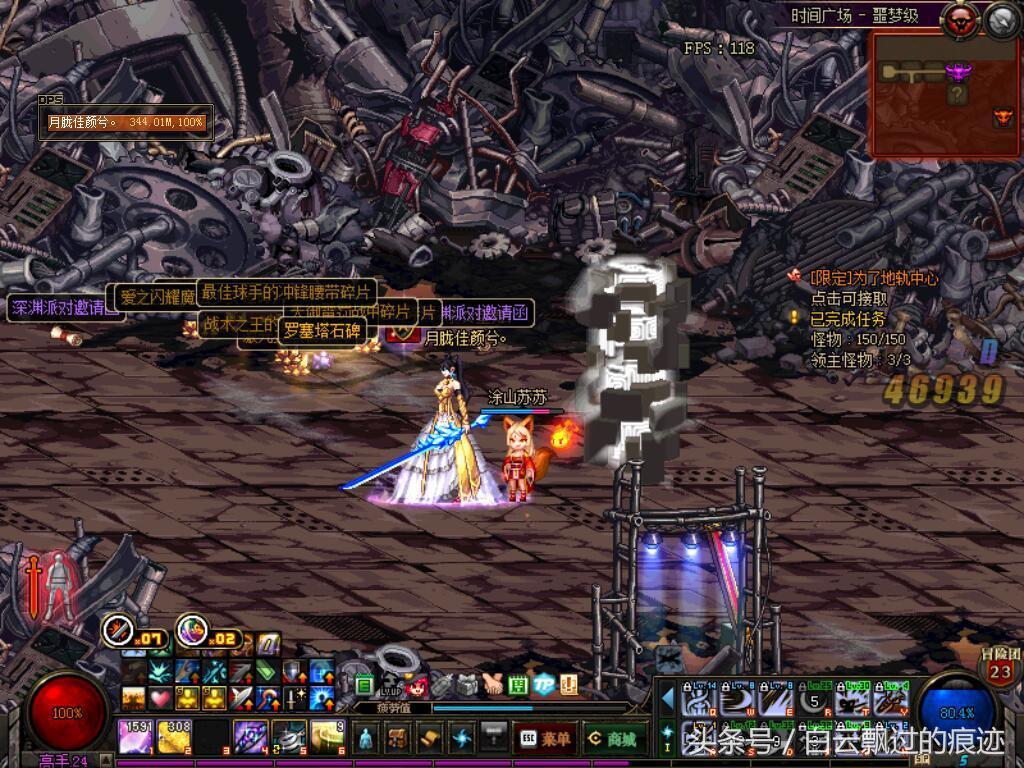1024x768 pixels.
Task: Open the 商城 shop button
Action: [614, 739]
